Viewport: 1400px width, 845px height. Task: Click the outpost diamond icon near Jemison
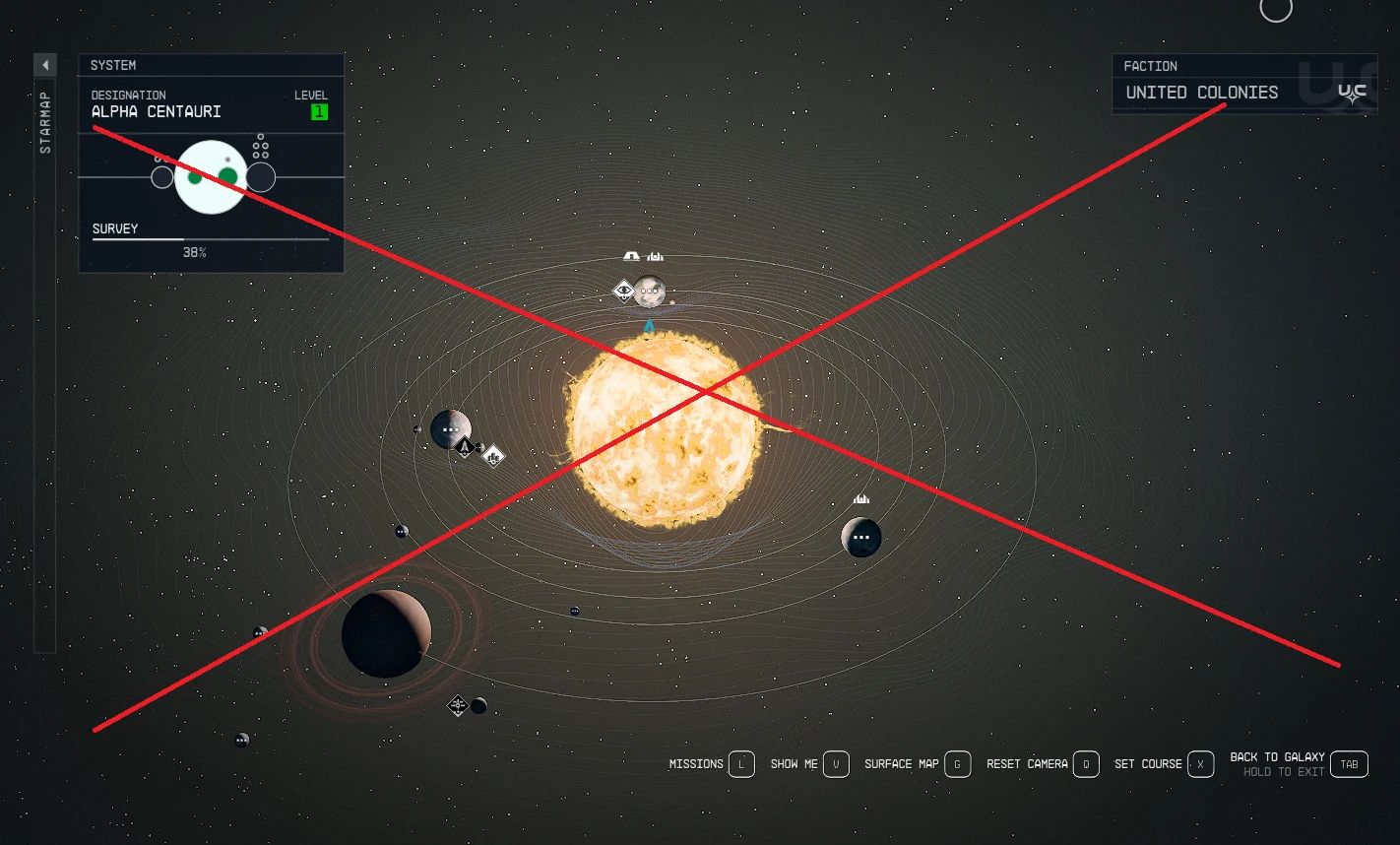coord(493,456)
